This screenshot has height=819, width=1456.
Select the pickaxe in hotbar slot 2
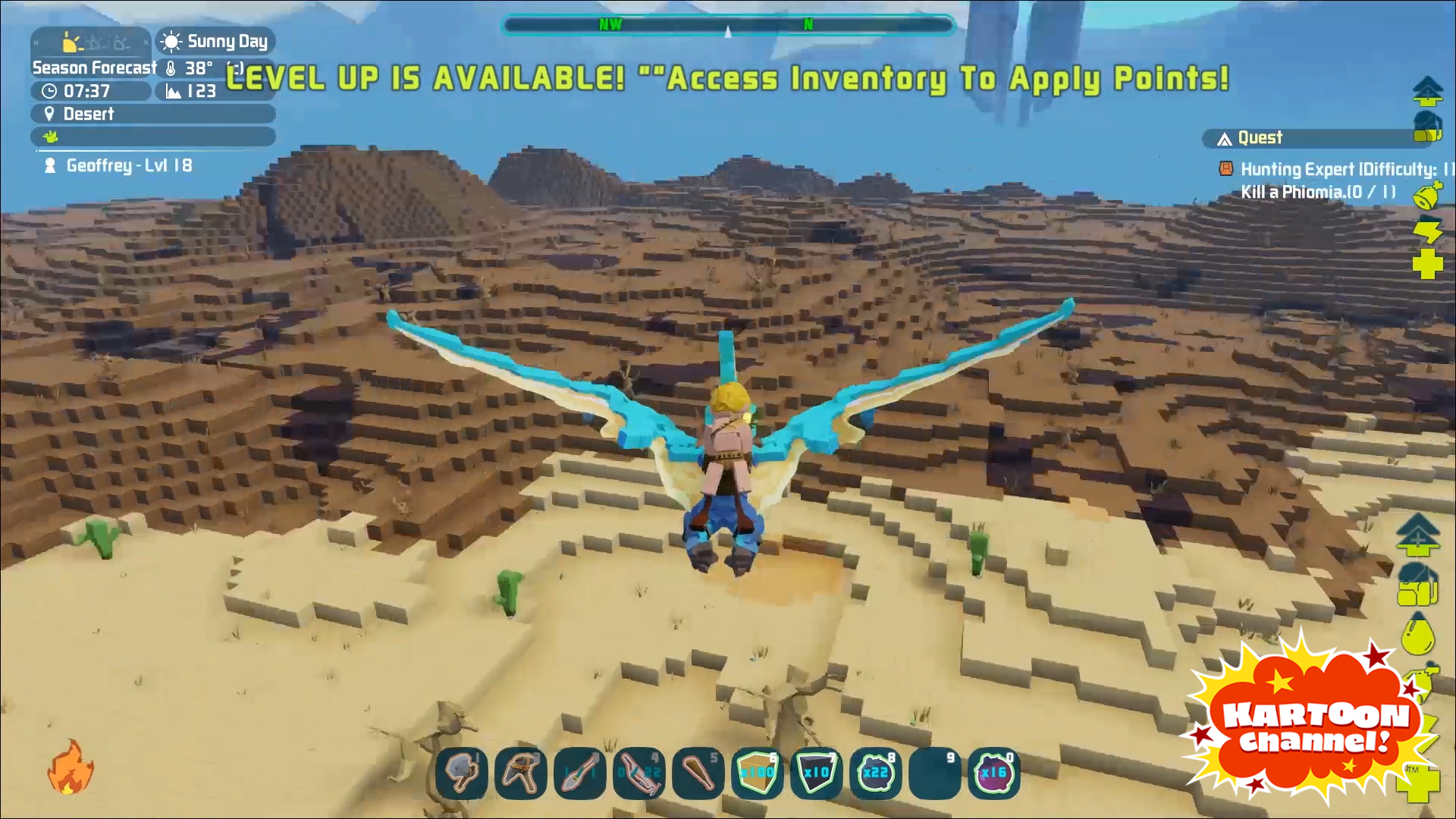click(x=521, y=773)
